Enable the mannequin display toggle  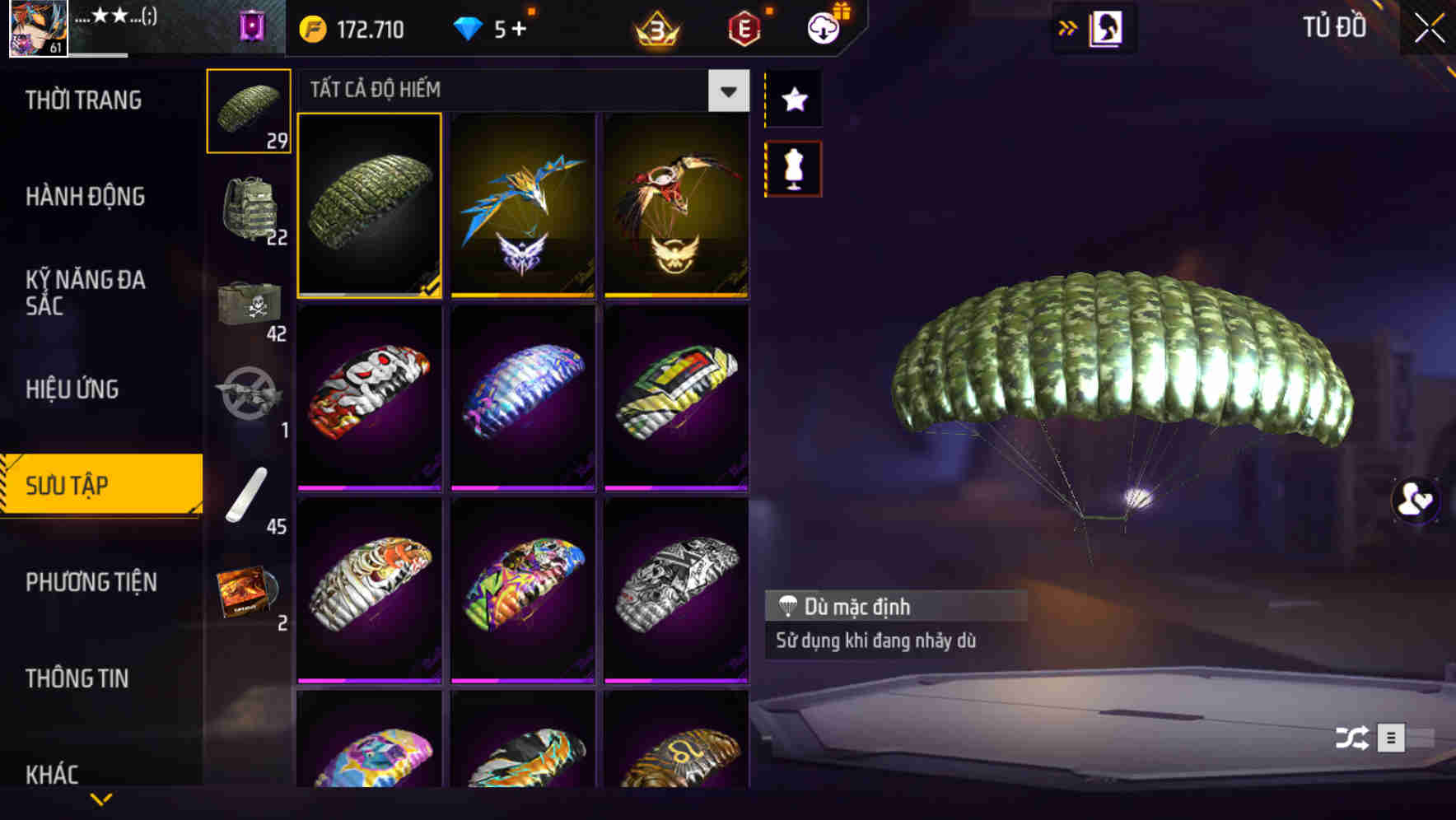click(x=793, y=167)
